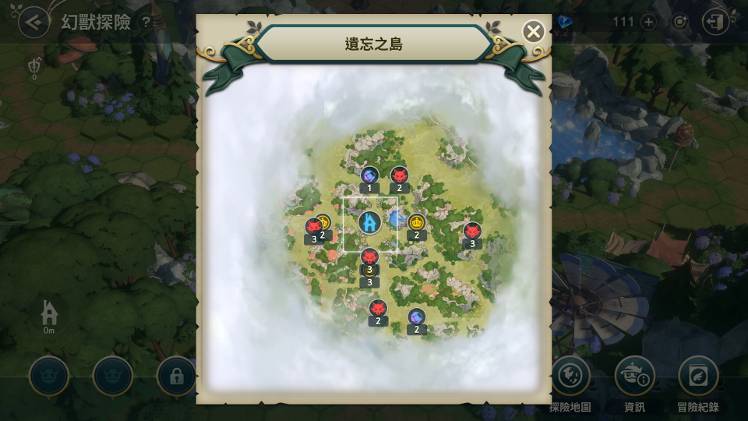Viewport: 748px width, 421px height.
Task: Select the purple swirl marker labeled 2
Action: click(x=416, y=317)
